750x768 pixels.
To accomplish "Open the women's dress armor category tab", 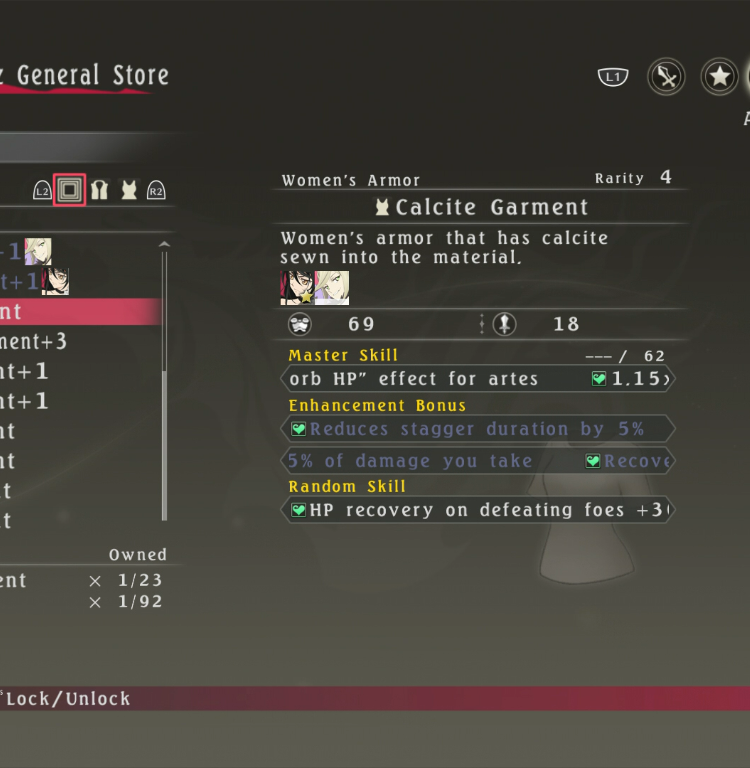I will pos(128,190).
